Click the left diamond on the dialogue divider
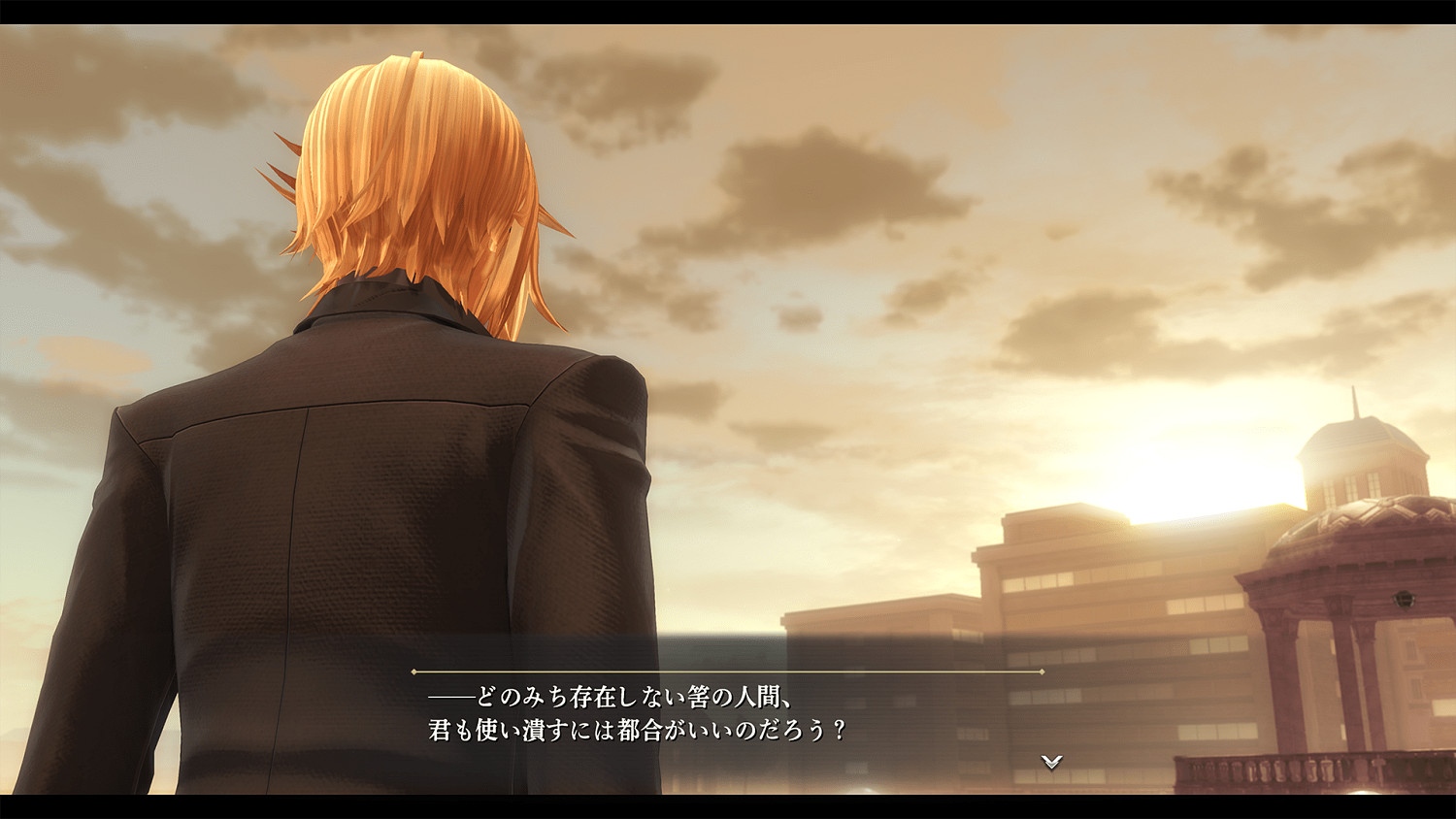 pos(415,671)
